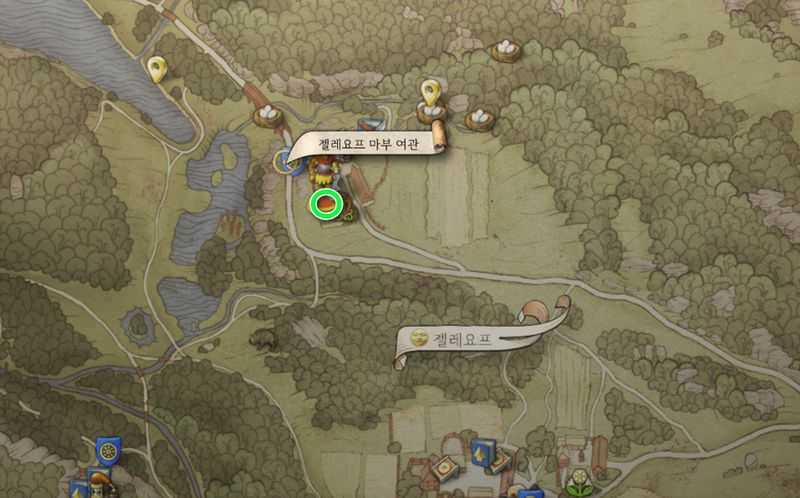Screen dimensions: 800x498
Task: Choose the northernmost bird nest marker
Action: click(506, 49)
